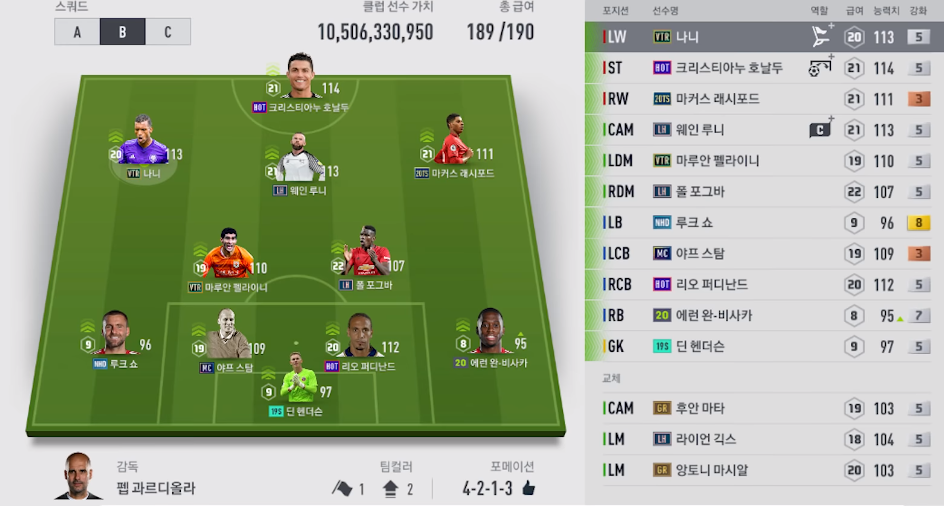Screen dimensions: 944x506
Task: Open squad tab C
Action: point(168,32)
